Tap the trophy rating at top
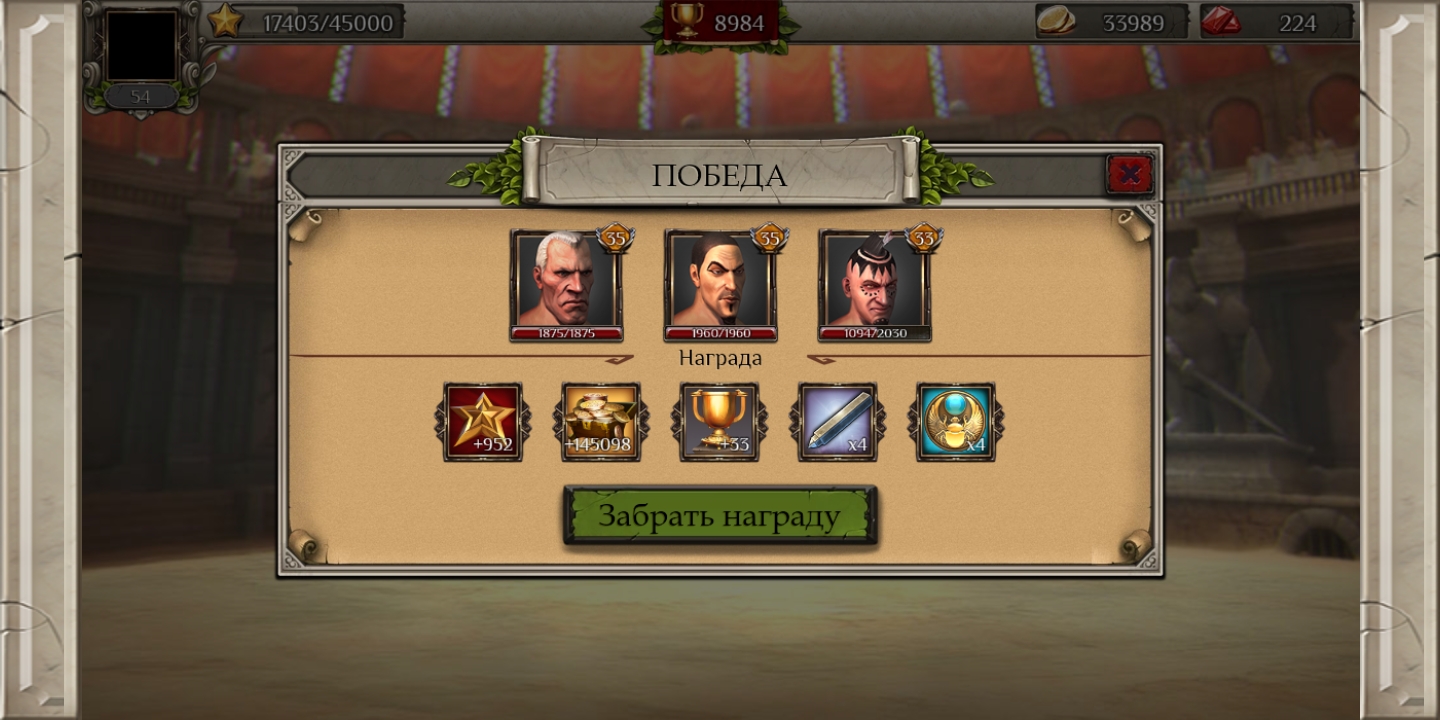The image size is (1440, 720). [720, 22]
